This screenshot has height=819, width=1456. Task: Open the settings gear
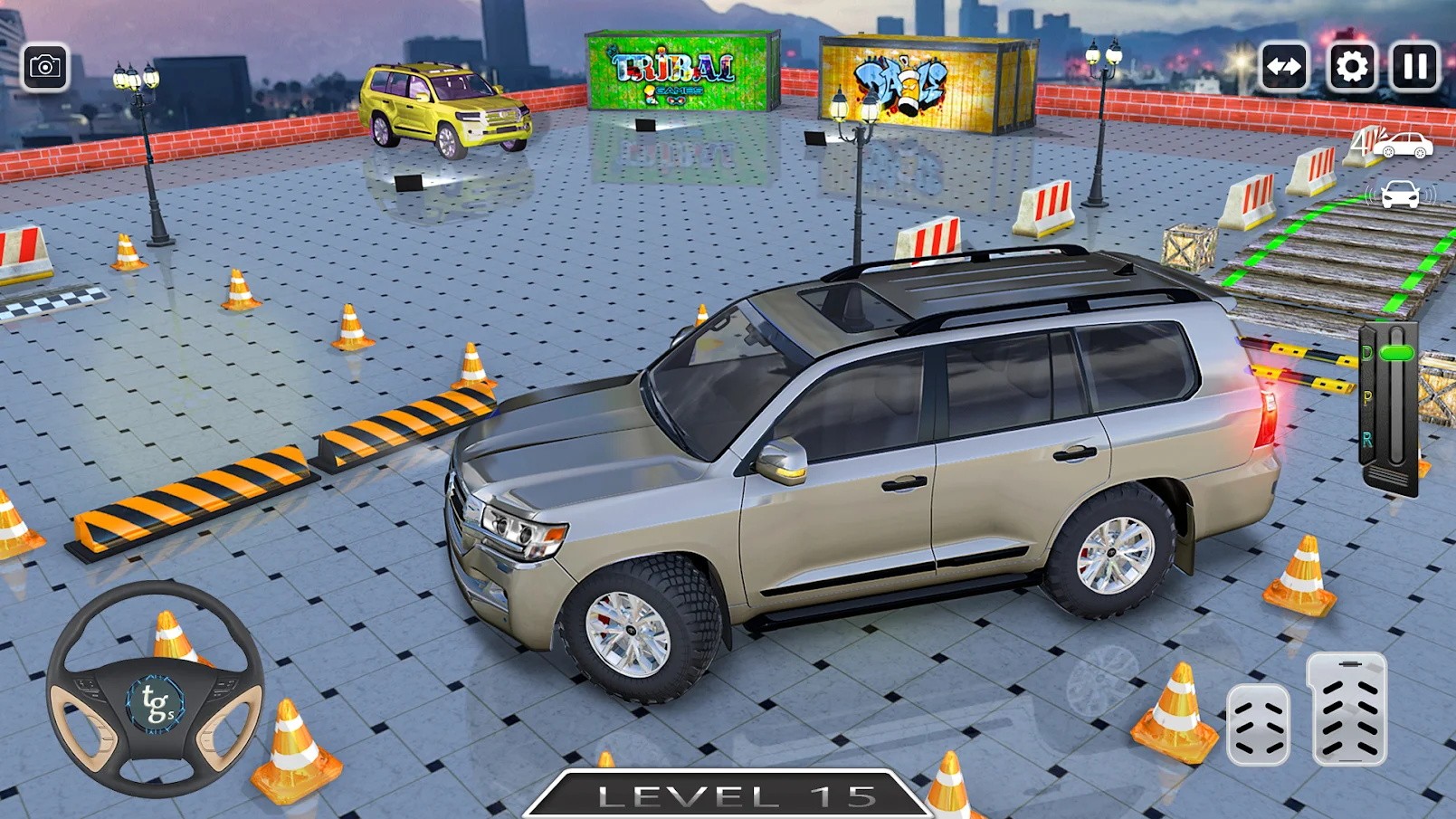click(x=1351, y=65)
